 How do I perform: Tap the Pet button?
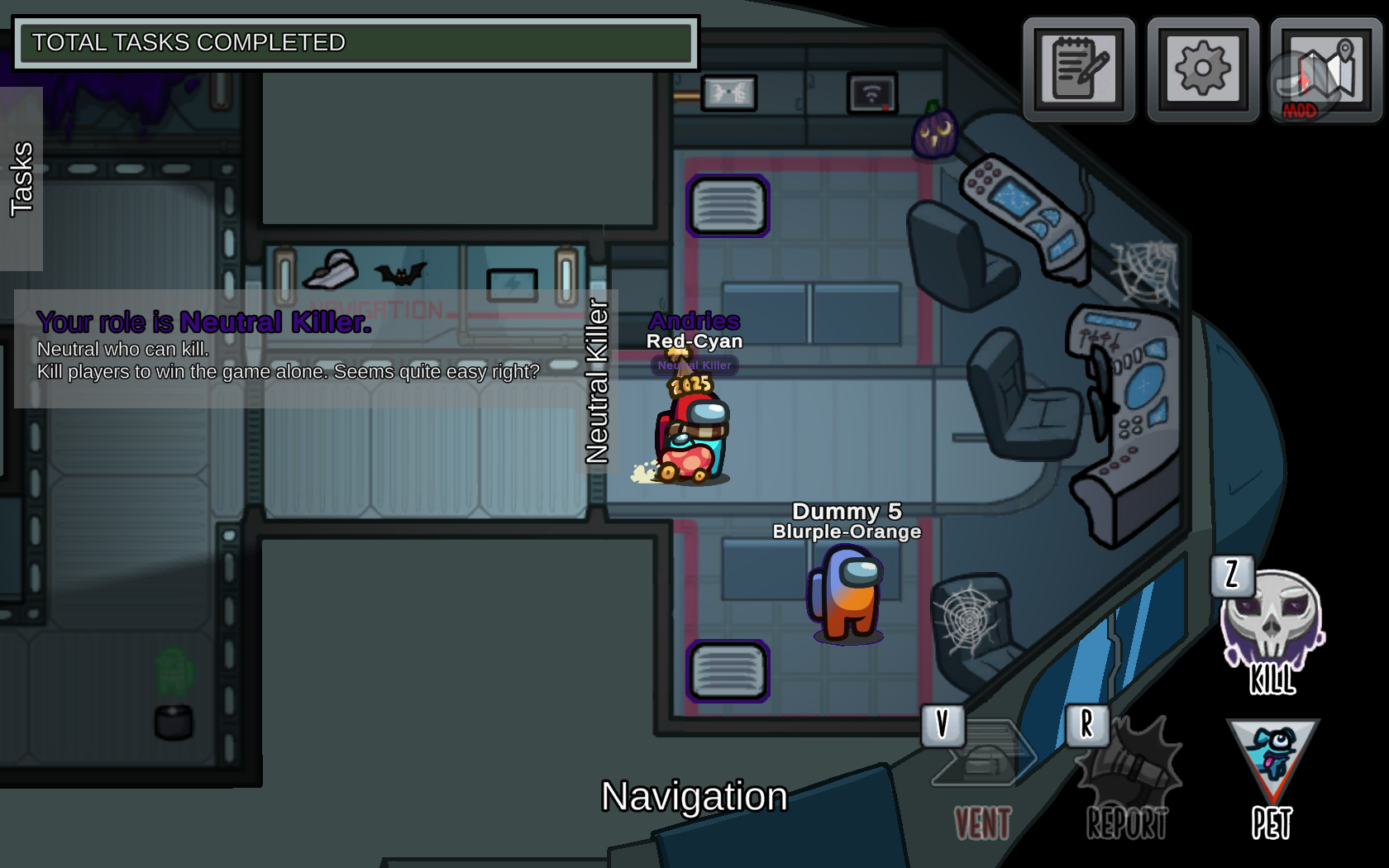tap(1272, 777)
